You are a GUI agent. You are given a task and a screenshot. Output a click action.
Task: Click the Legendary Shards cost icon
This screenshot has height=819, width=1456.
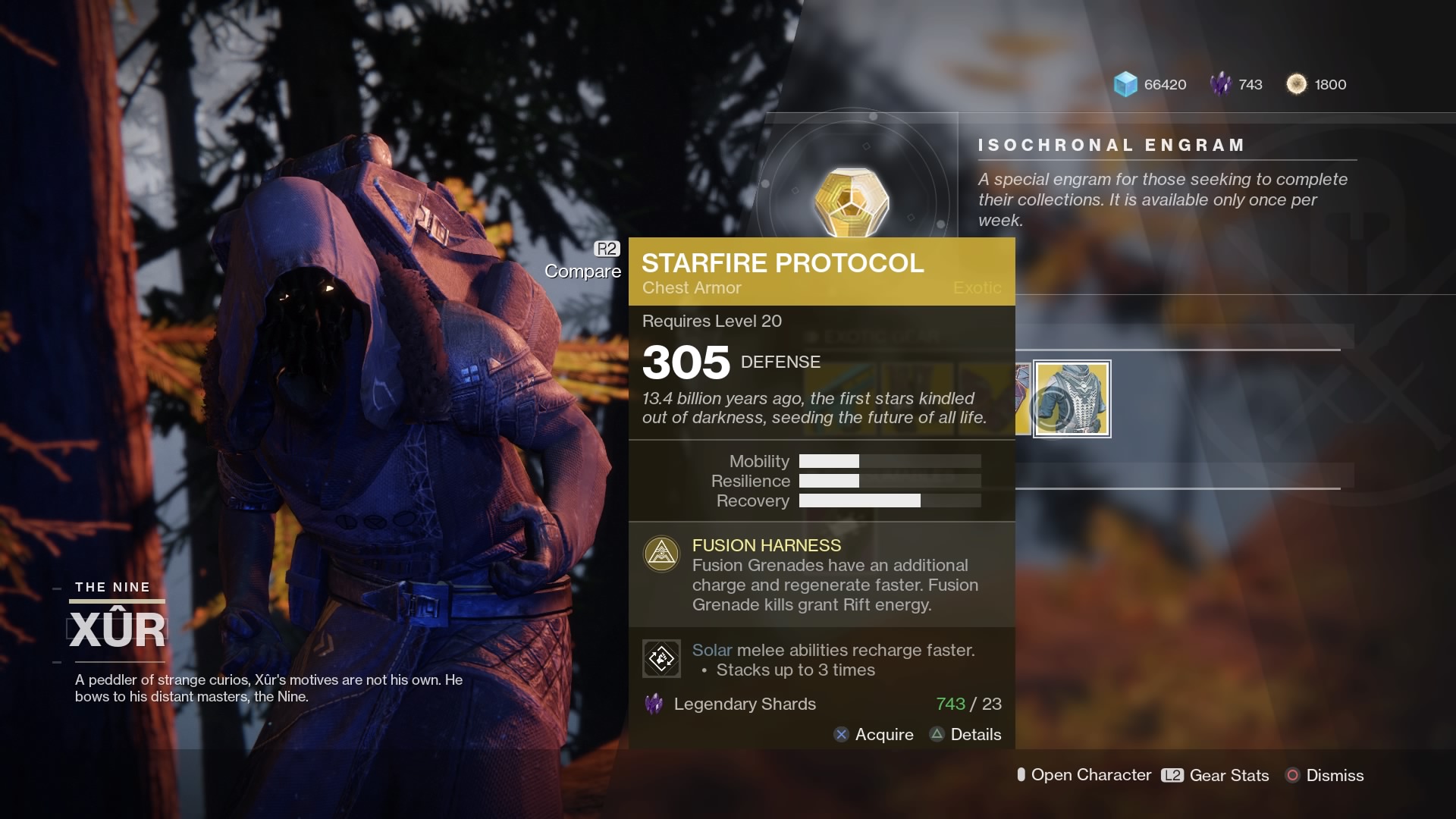click(x=654, y=704)
